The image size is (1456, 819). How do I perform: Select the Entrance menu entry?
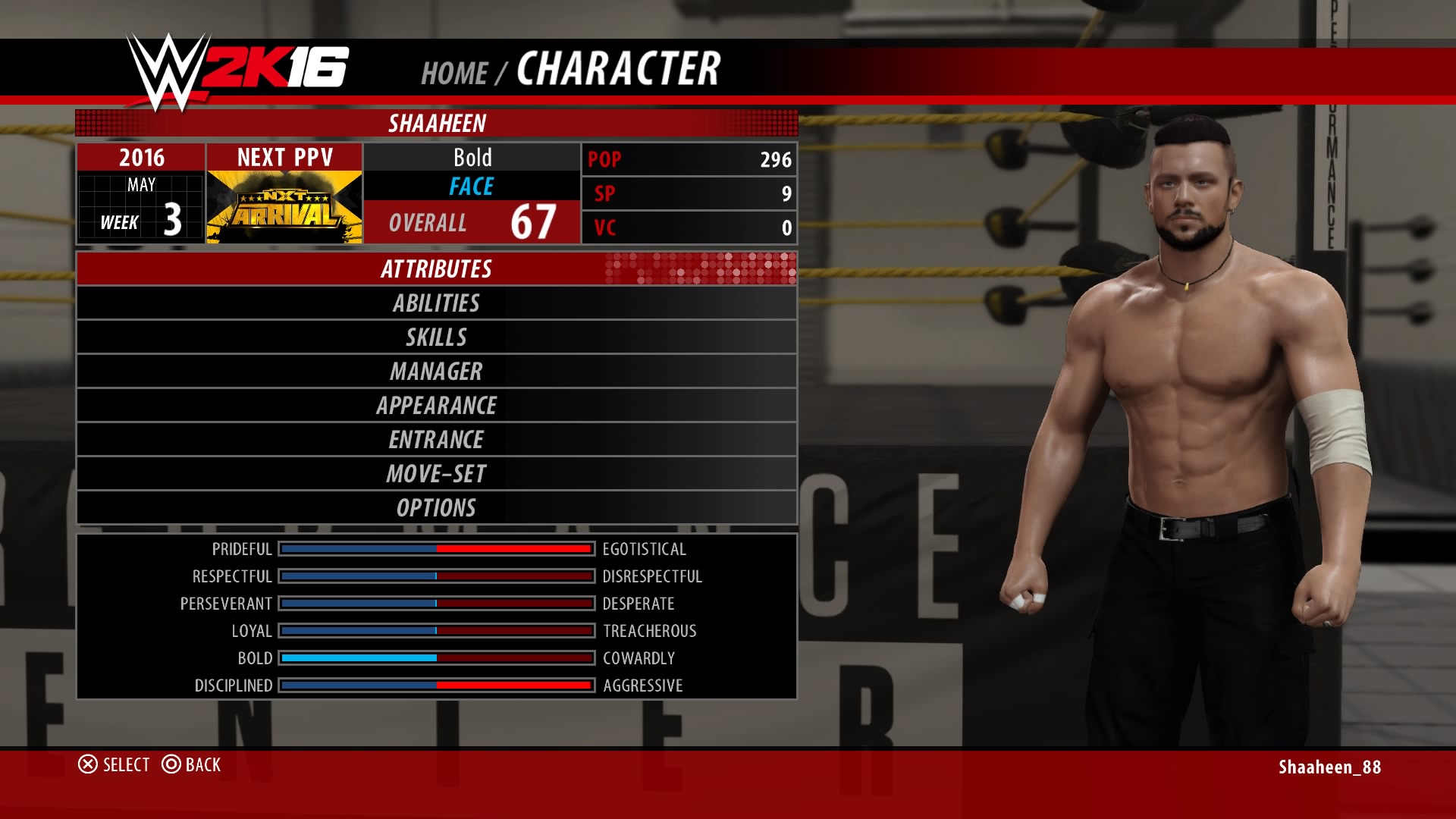point(436,440)
